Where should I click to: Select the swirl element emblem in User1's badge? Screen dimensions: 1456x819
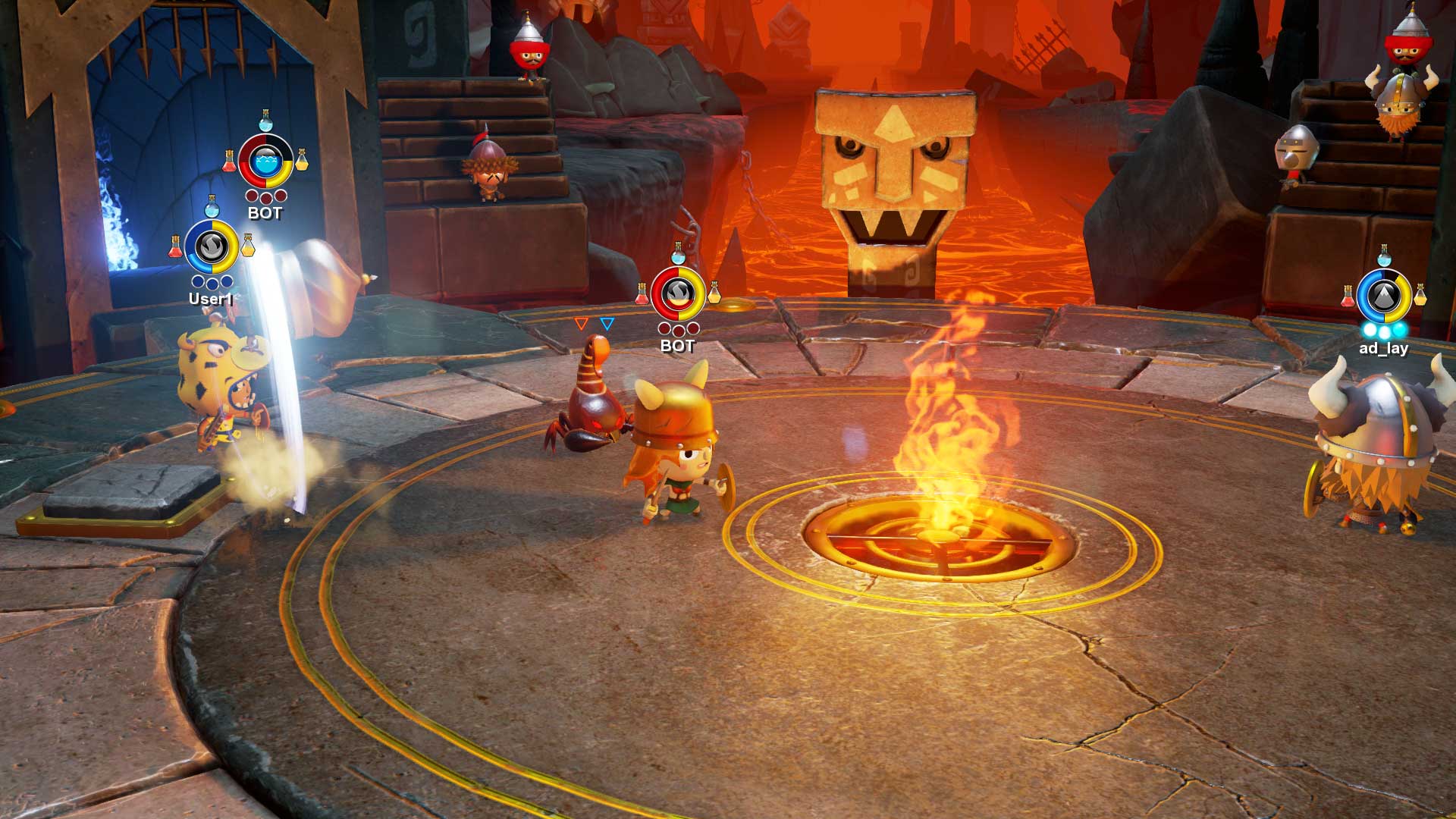click(212, 246)
